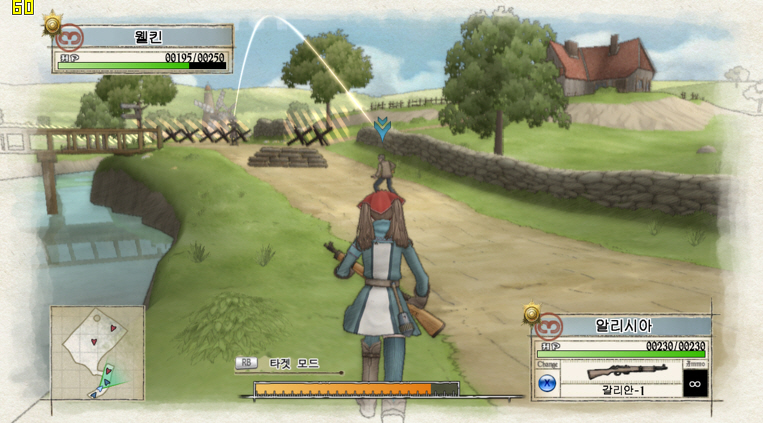Select the 갈리안-1 rifle weapon icon
The height and width of the screenshot is (423, 763).
tap(627, 371)
